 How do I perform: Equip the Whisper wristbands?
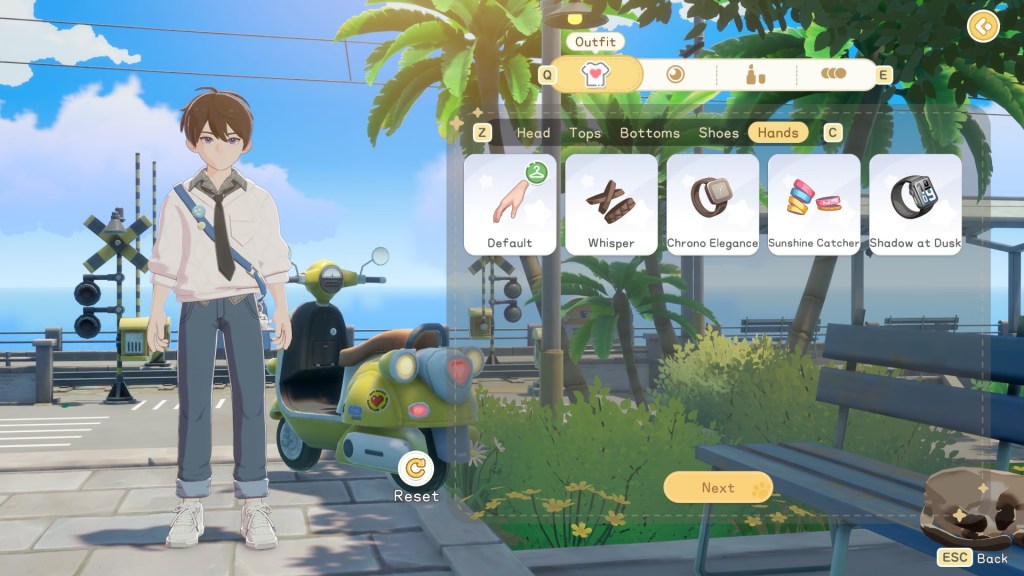click(611, 204)
